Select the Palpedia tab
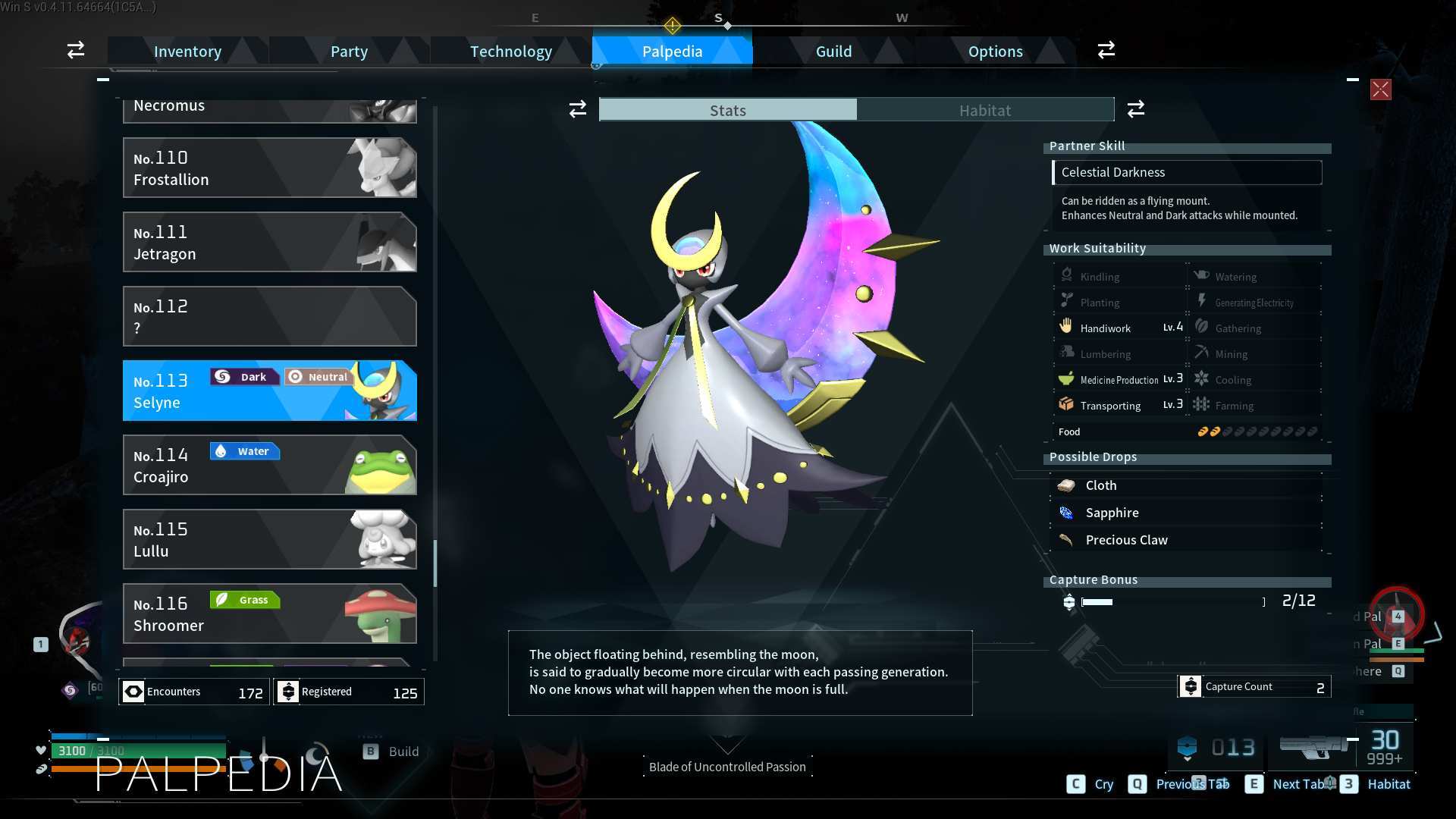The image size is (1456, 819). [x=672, y=52]
